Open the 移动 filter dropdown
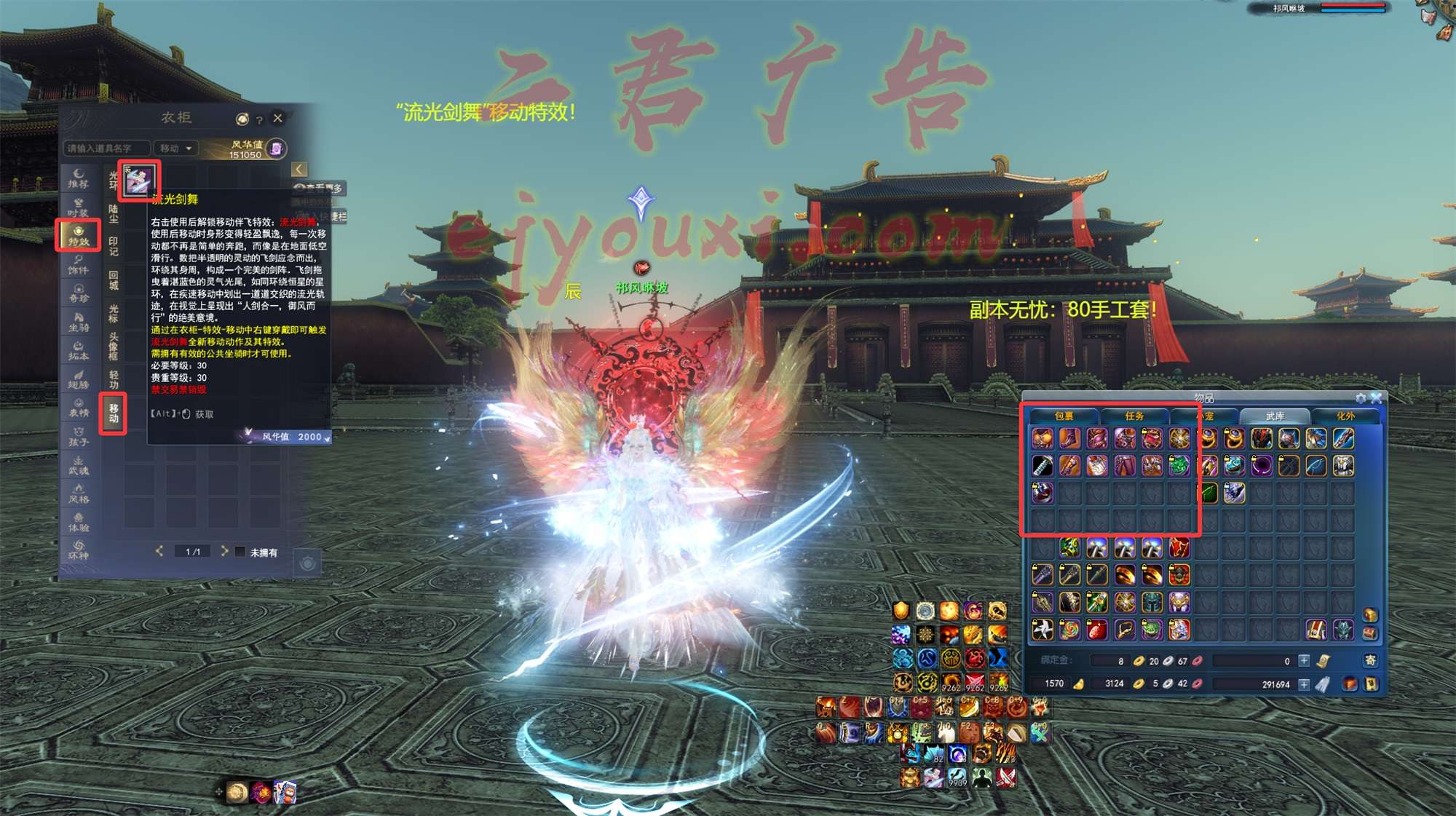1456x816 pixels. point(176,148)
